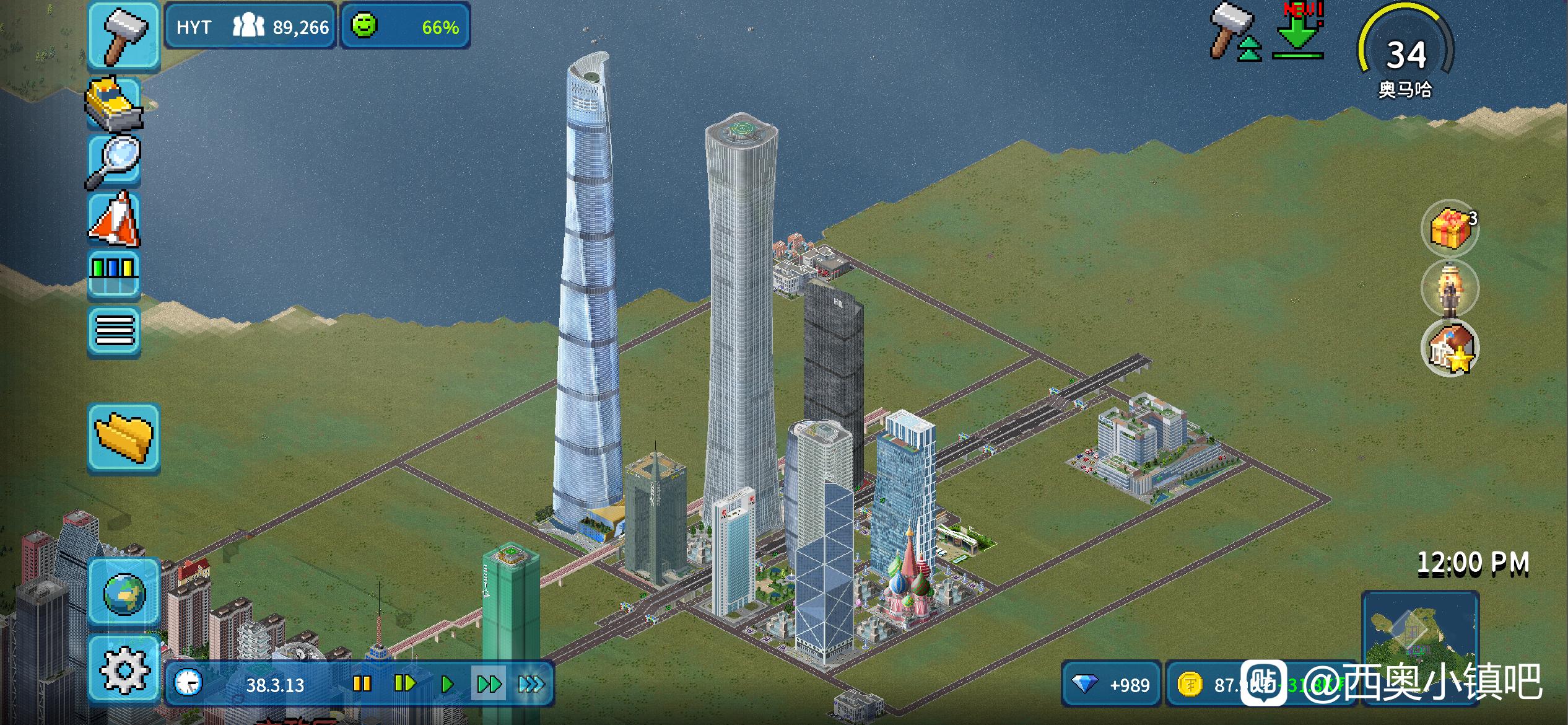Set game speed to slow step
This screenshot has width=1568, height=725.
404,683
